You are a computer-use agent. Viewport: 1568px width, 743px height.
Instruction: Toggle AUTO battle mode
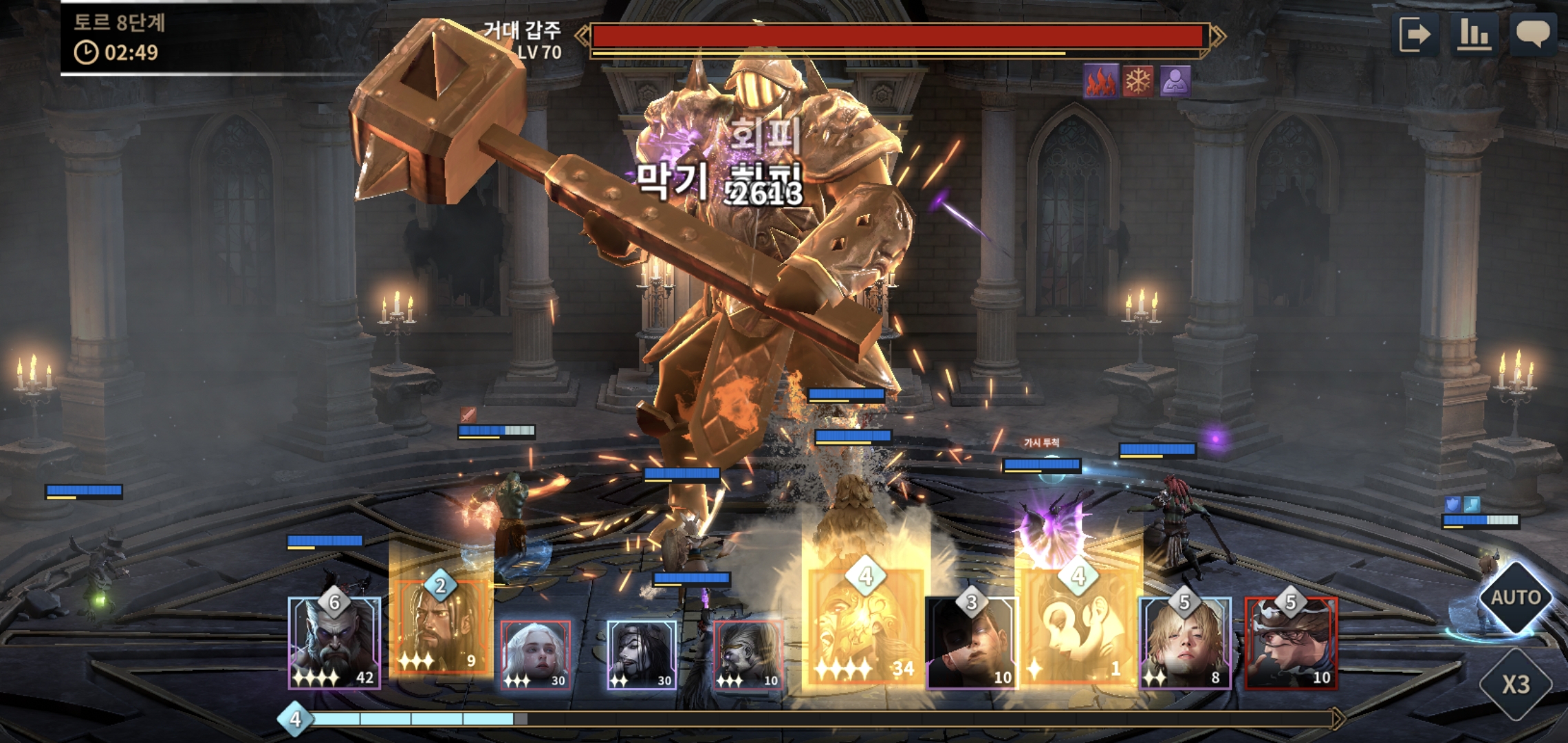[1515, 597]
